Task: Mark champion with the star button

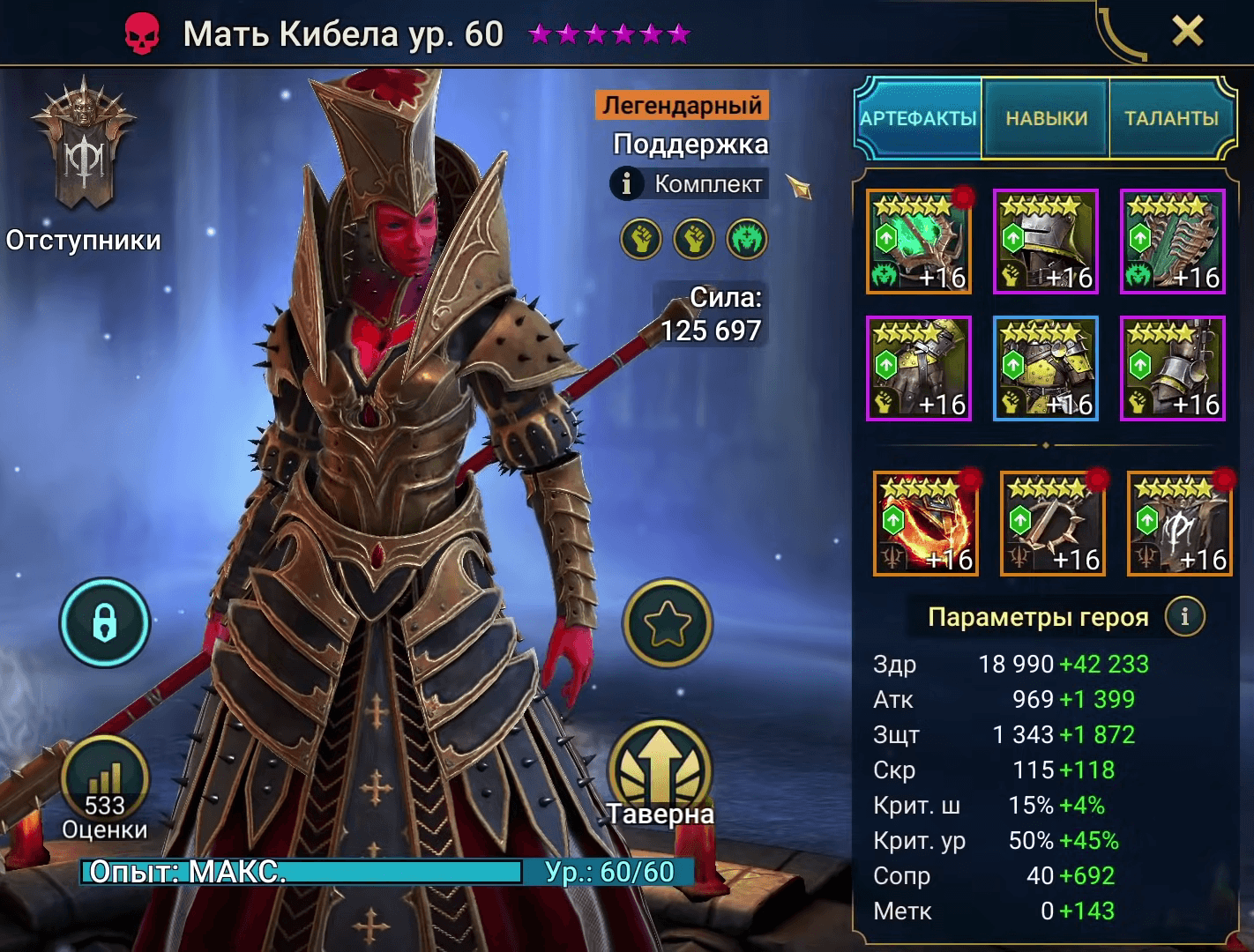Action: (x=667, y=622)
